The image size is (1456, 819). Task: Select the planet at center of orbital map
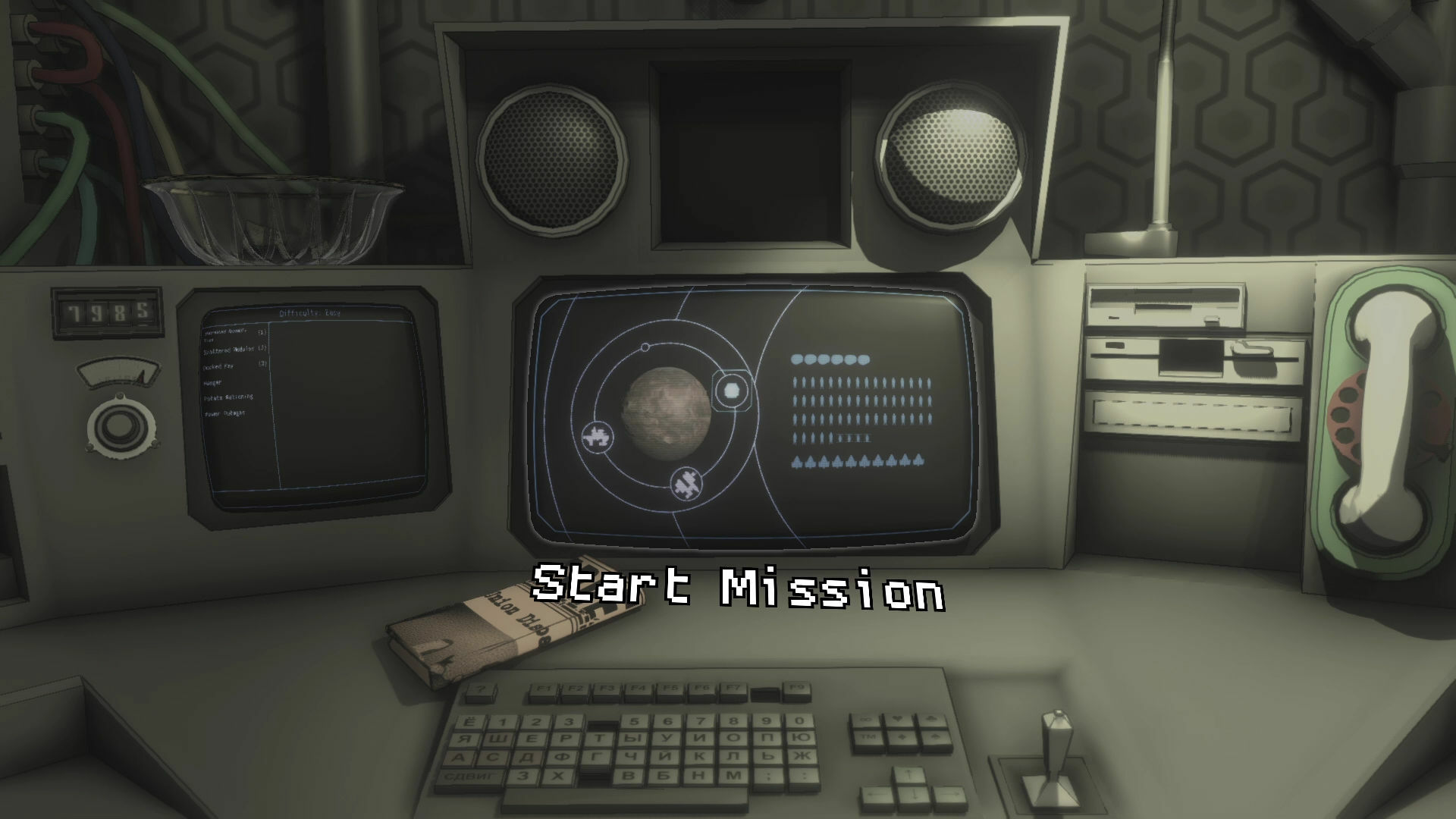pyautogui.click(x=667, y=413)
